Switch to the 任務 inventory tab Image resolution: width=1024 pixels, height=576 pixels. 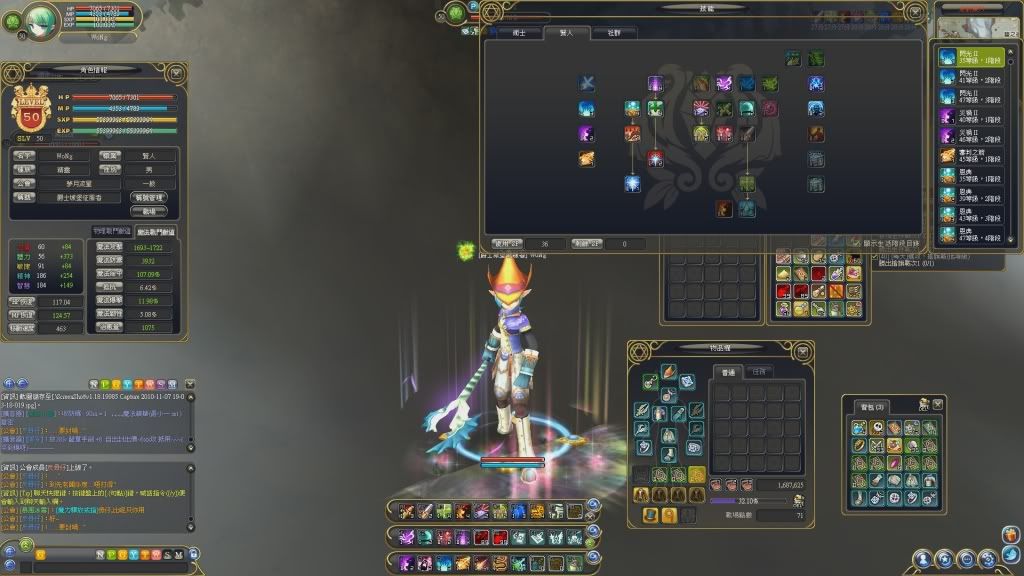(757, 372)
